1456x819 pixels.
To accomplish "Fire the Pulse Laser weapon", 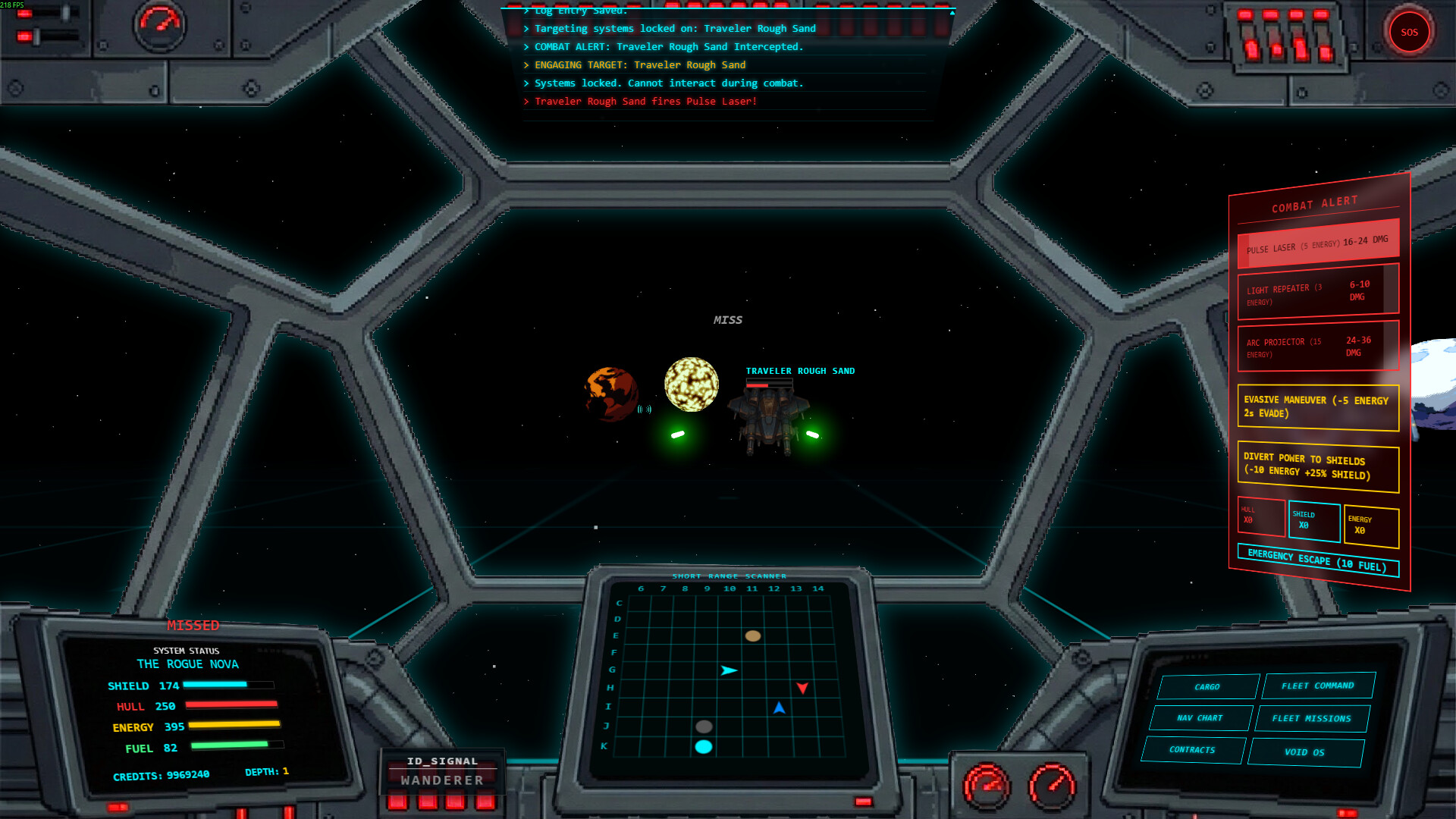I will coord(1318,245).
